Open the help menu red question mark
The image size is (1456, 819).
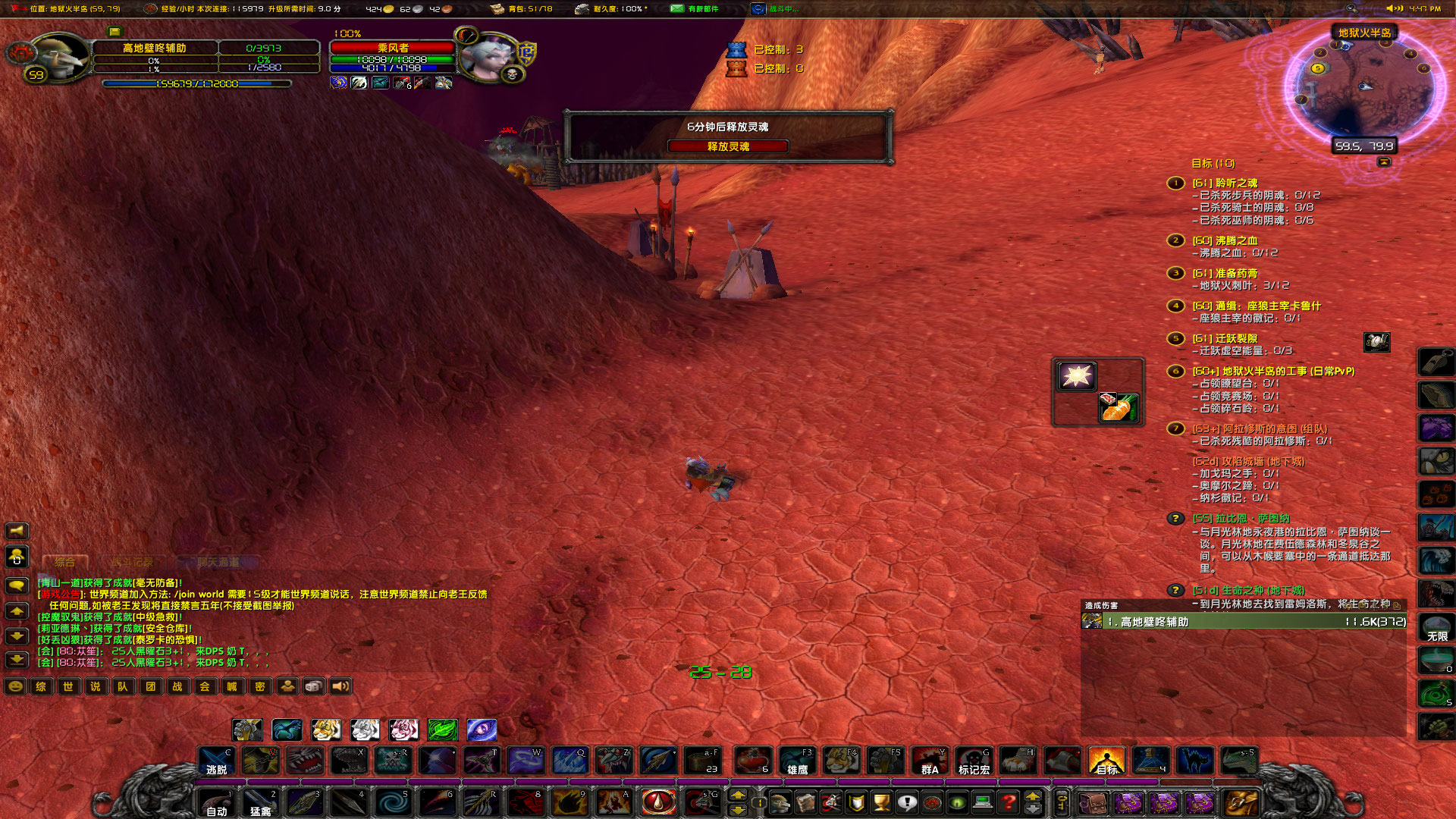(x=1008, y=802)
